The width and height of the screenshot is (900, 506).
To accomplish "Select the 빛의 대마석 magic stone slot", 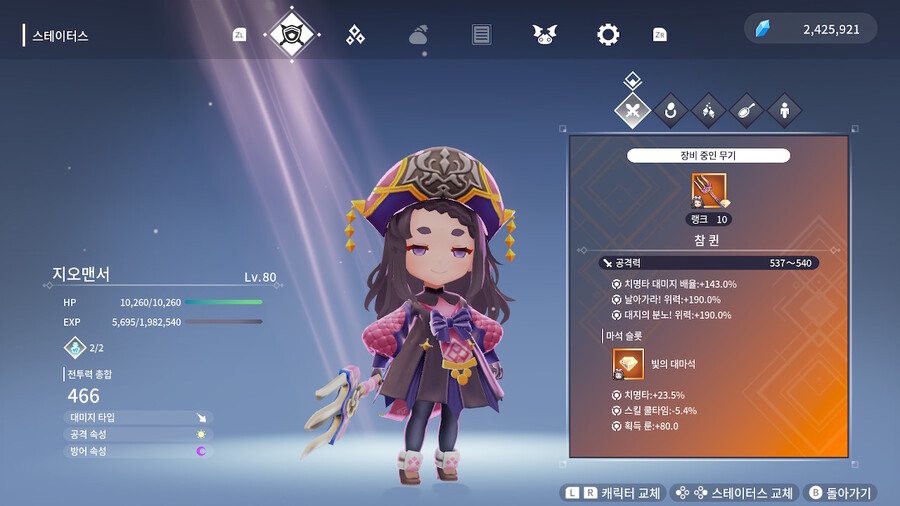I will pyautogui.click(x=628, y=364).
